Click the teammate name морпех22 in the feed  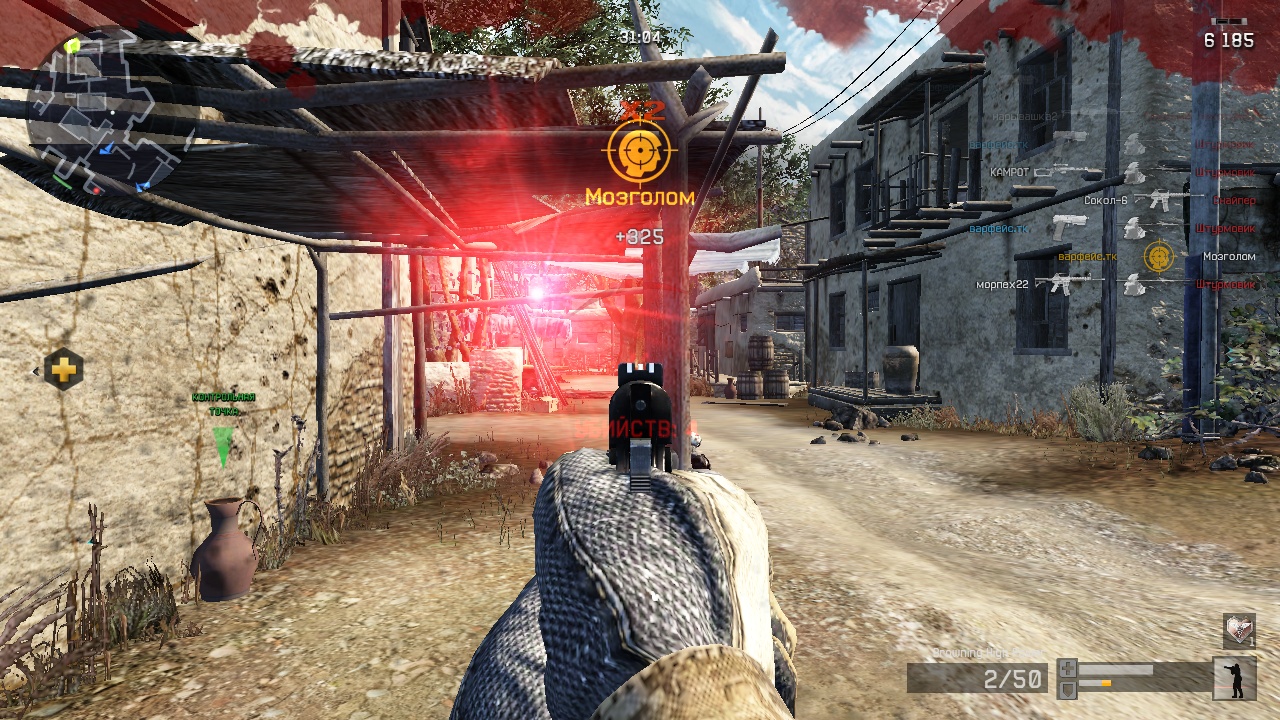click(1002, 283)
